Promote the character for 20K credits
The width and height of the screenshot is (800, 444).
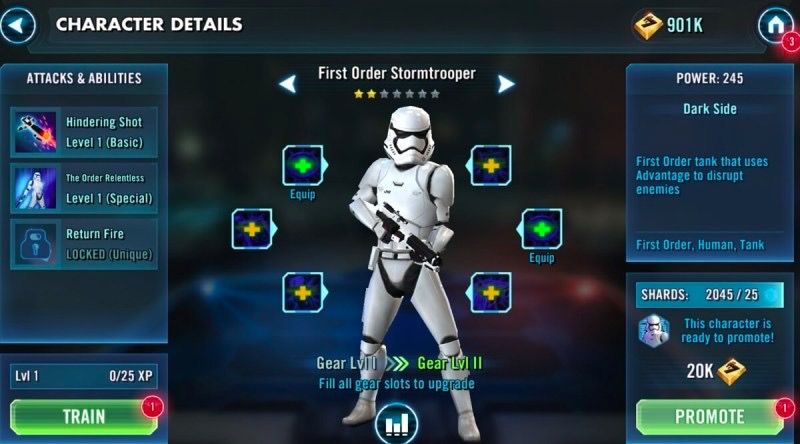coord(709,417)
